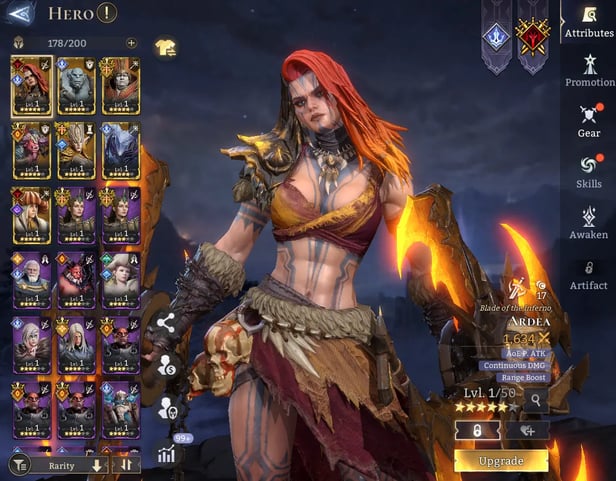Open the magnifying glass detail view
Image resolution: width=616 pixels, height=481 pixels.
pyautogui.click(x=536, y=400)
